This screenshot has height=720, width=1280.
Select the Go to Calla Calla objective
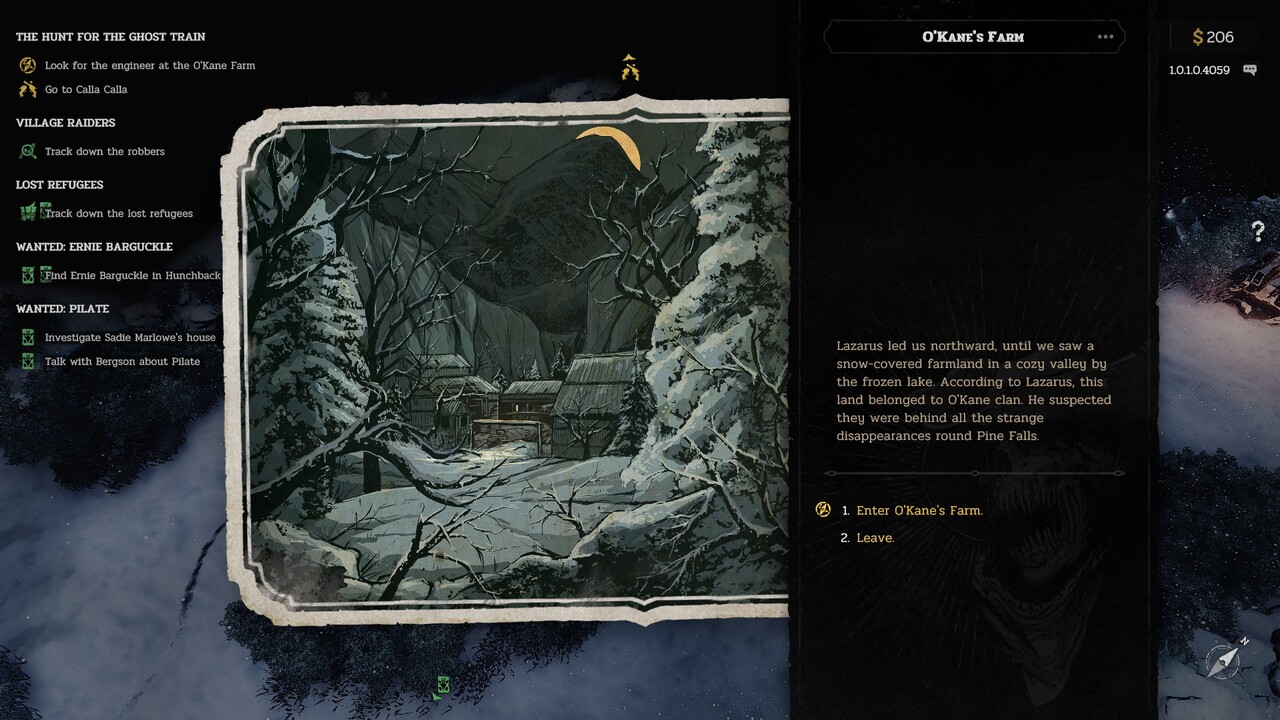86,89
